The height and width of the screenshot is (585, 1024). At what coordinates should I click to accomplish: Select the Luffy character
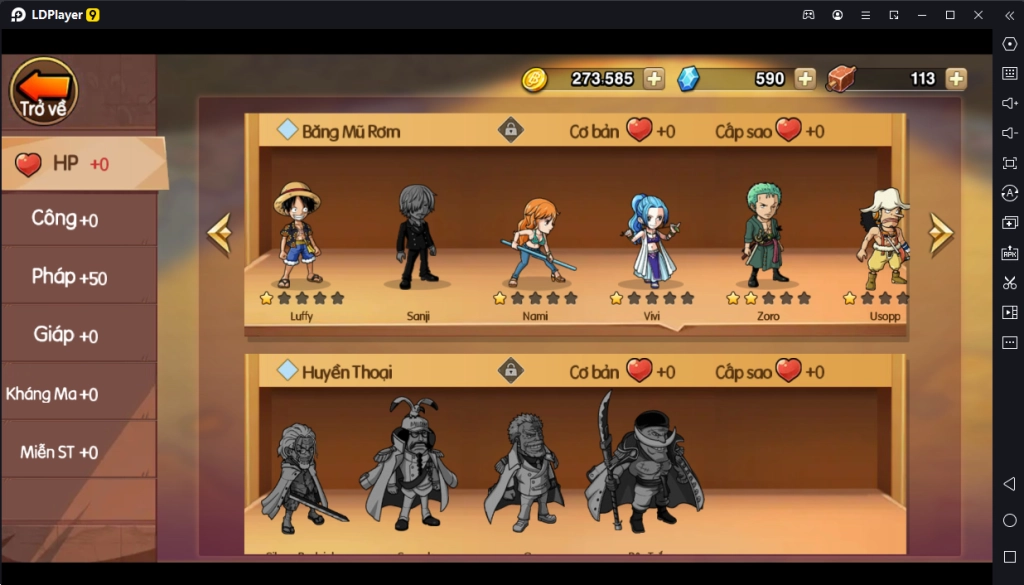(x=296, y=238)
